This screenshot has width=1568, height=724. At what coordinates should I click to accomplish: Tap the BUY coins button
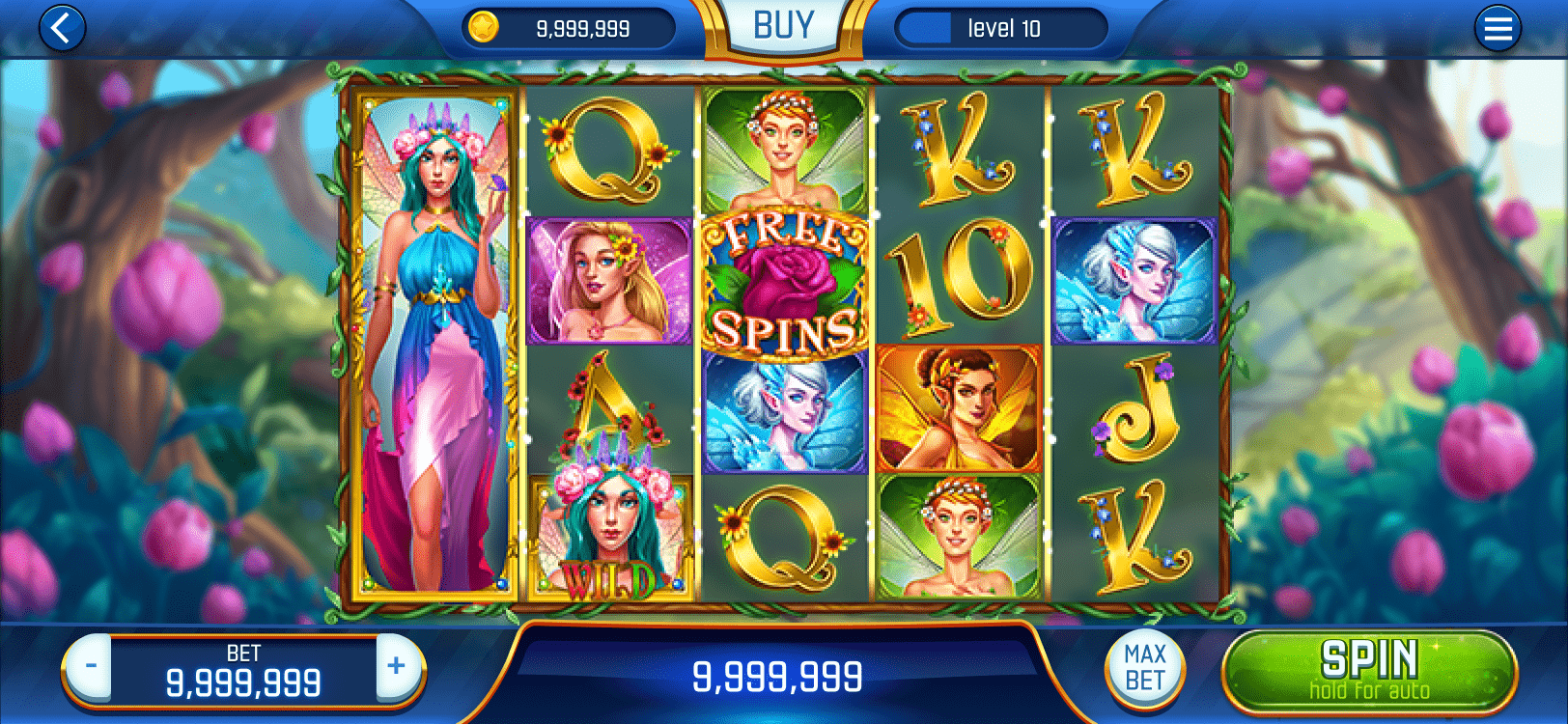point(783,27)
